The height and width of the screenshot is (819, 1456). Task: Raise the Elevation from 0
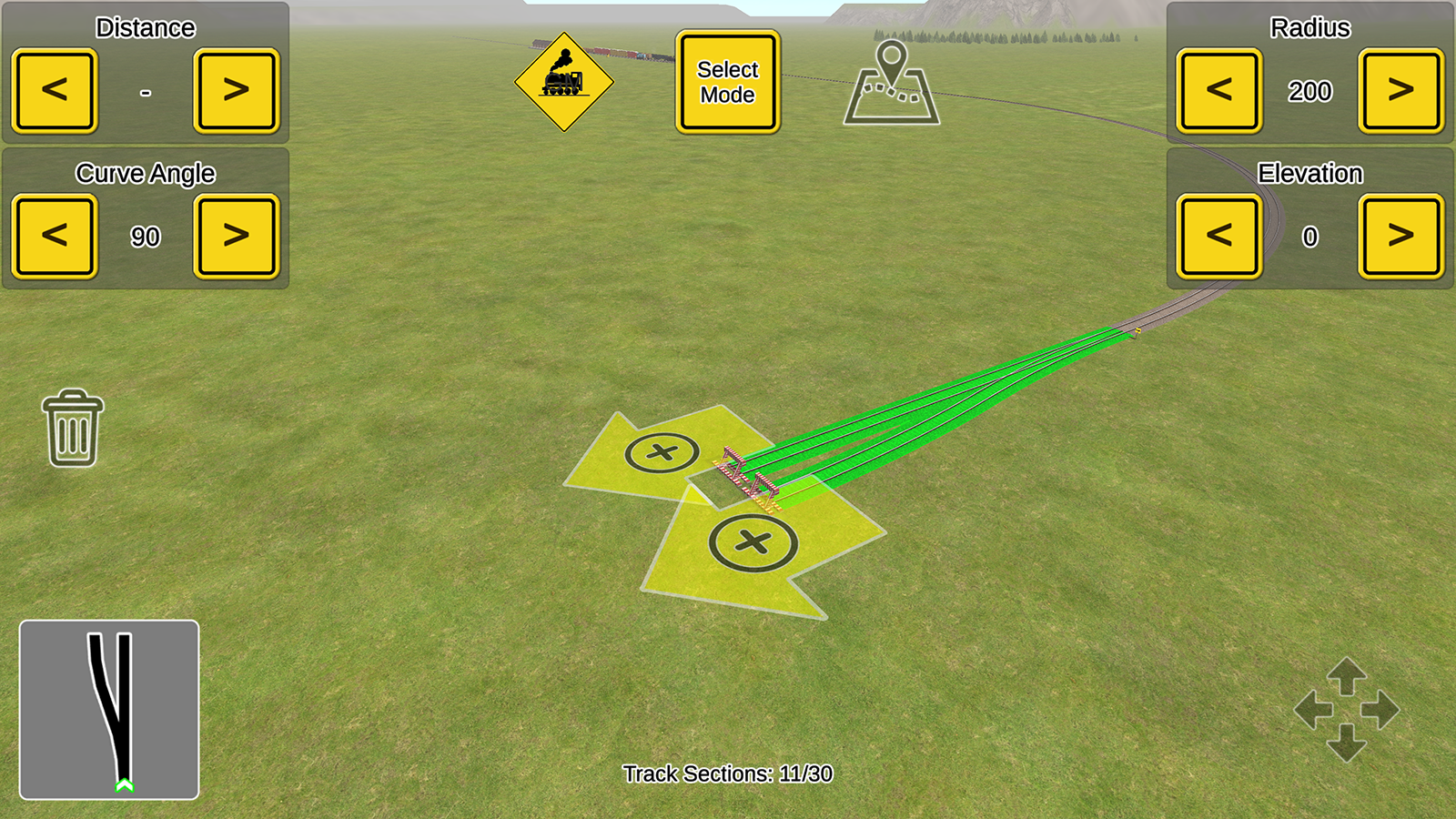1400,235
